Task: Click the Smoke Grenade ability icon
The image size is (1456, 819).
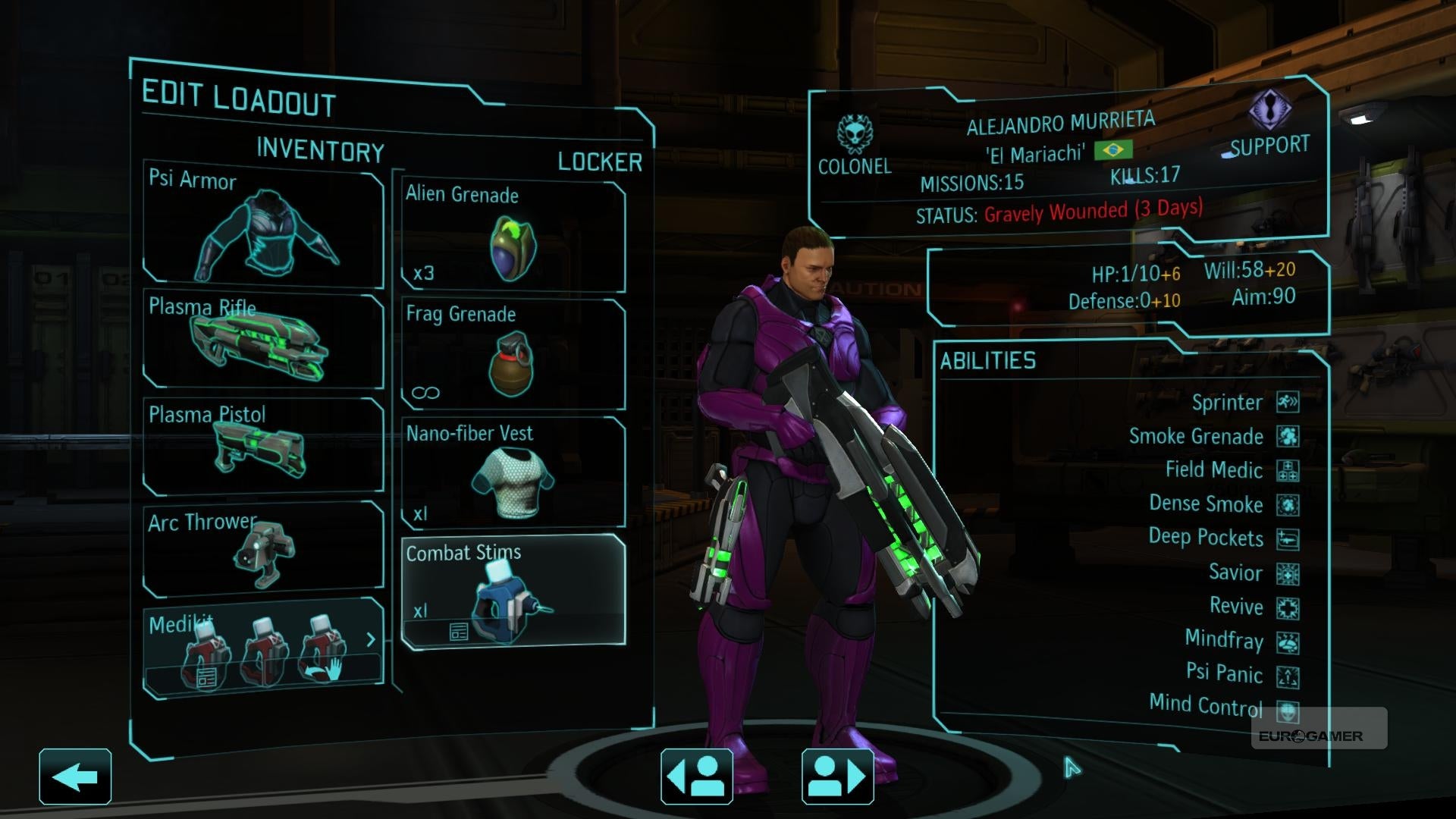Action: 1288,436
